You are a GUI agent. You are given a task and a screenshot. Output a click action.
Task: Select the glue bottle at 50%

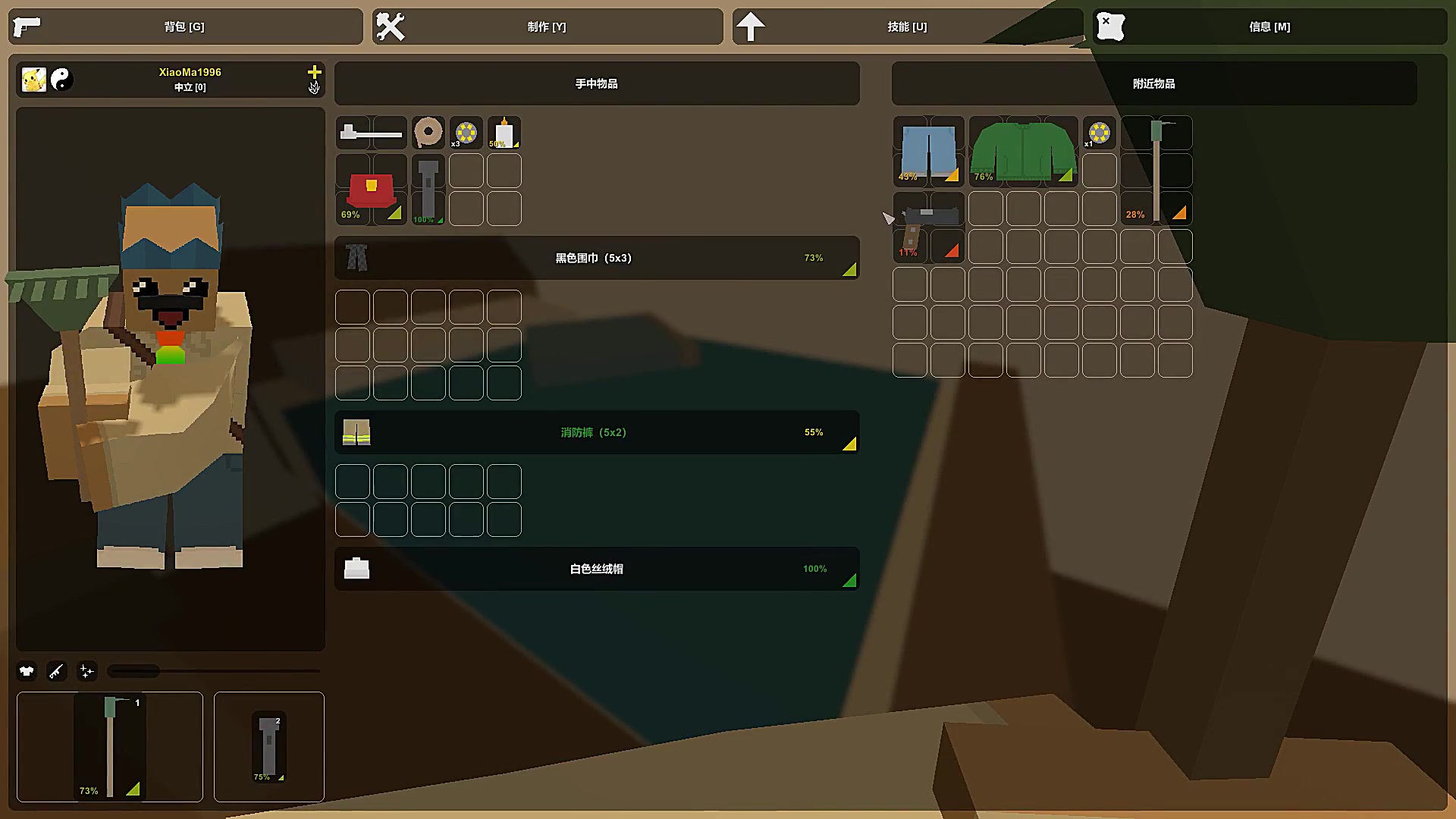[504, 132]
